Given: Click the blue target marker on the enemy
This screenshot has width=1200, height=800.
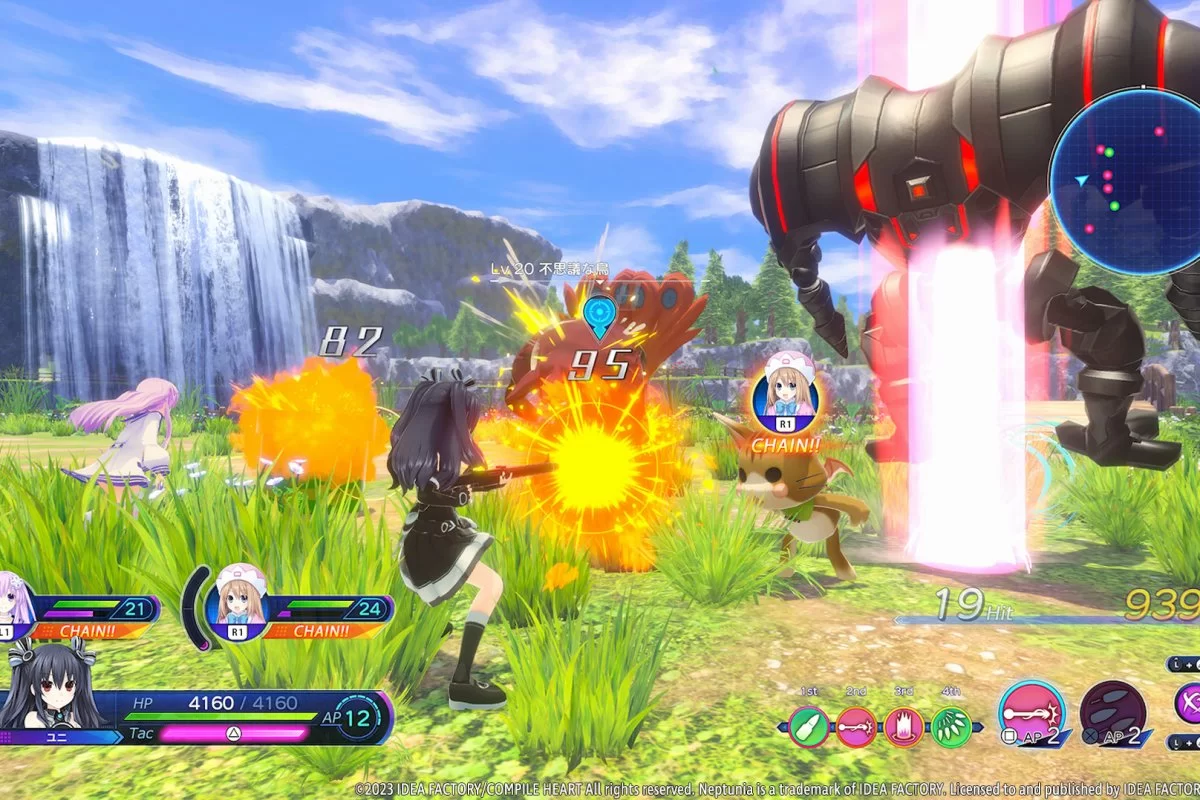Looking at the screenshot, I should pos(599,314).
